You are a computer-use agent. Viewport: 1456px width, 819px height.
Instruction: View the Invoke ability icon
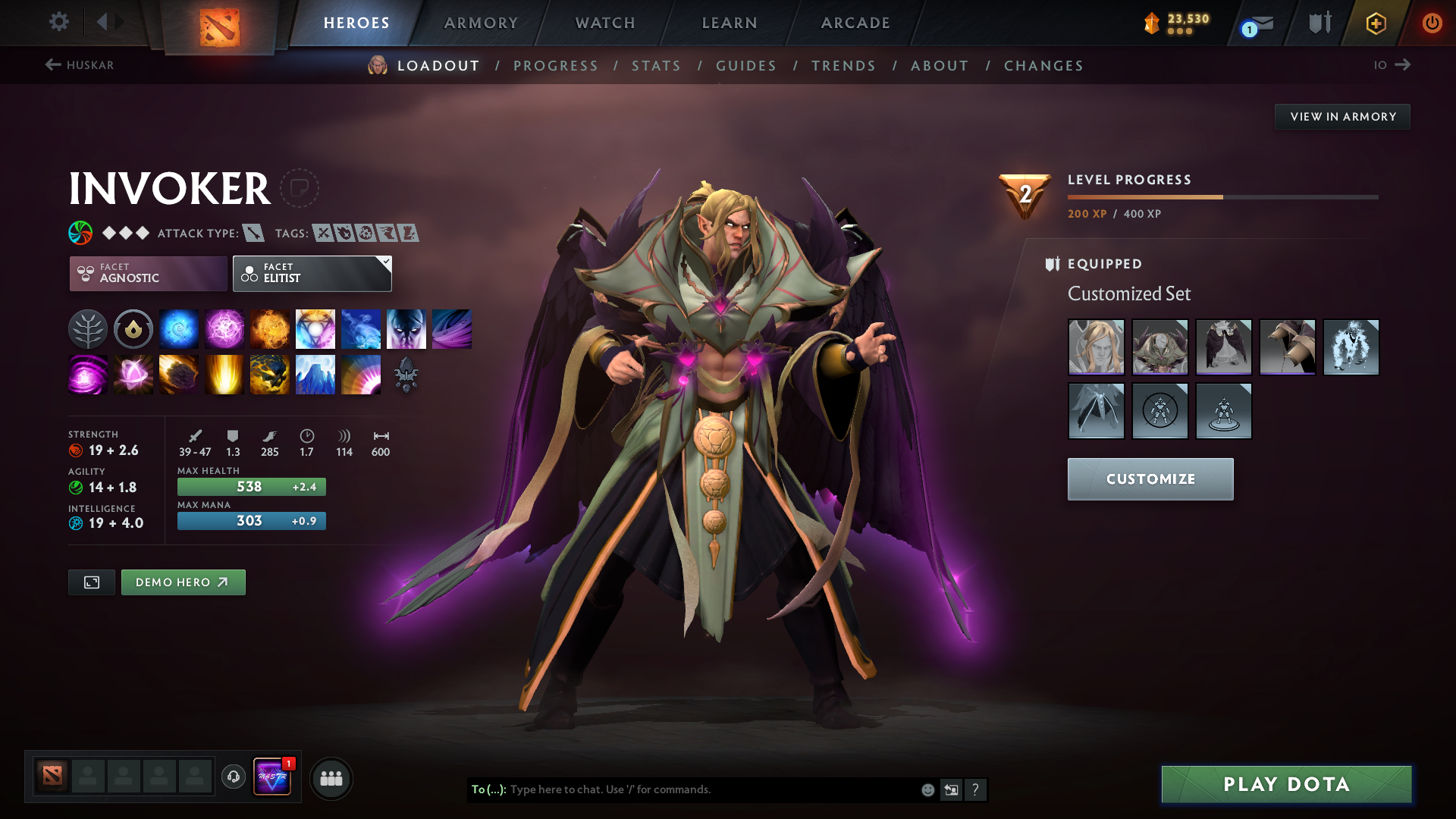tap(315, 328)
